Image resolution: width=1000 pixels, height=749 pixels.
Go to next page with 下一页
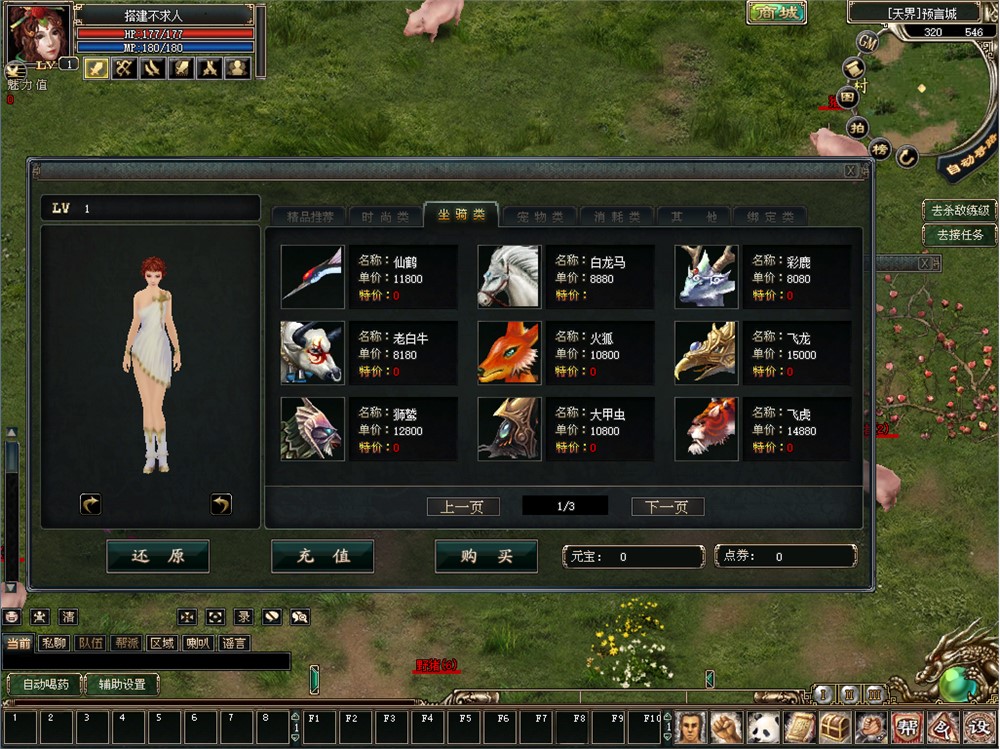pos(667,507)
